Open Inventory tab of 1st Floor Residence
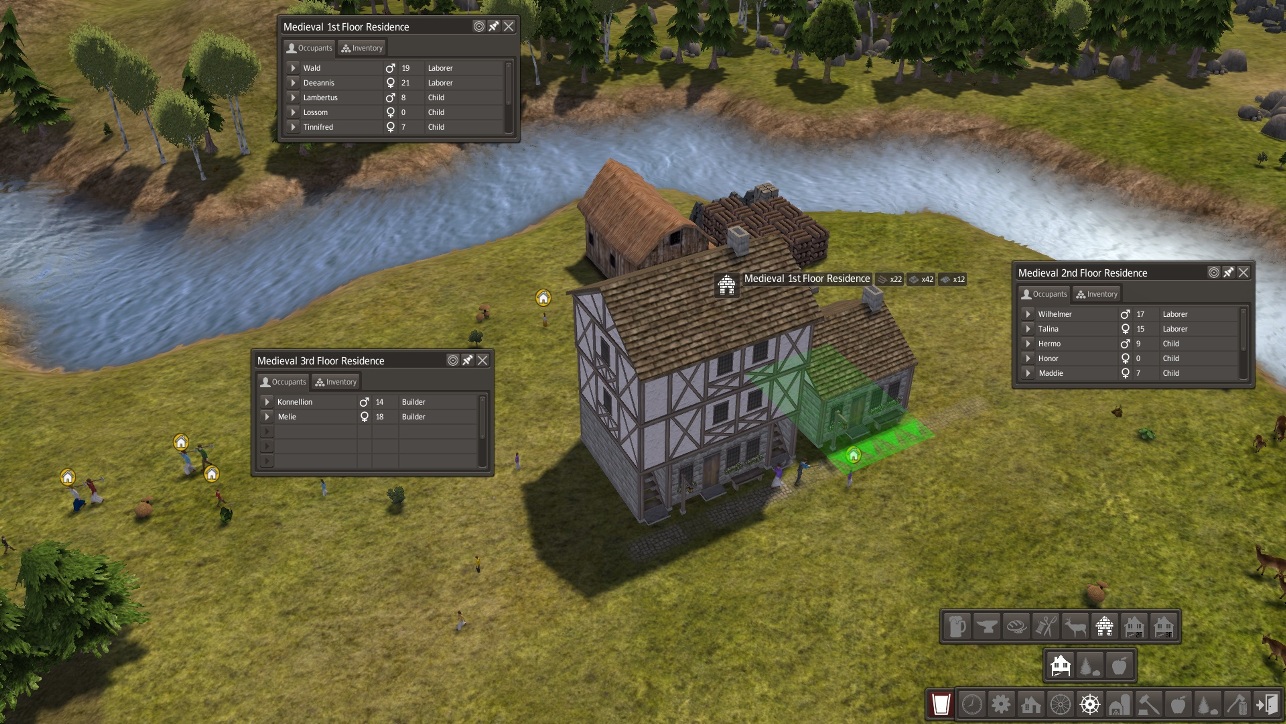Image resolution: width=1286 pixels, height=724 pixels. click(x=362, y=47)
